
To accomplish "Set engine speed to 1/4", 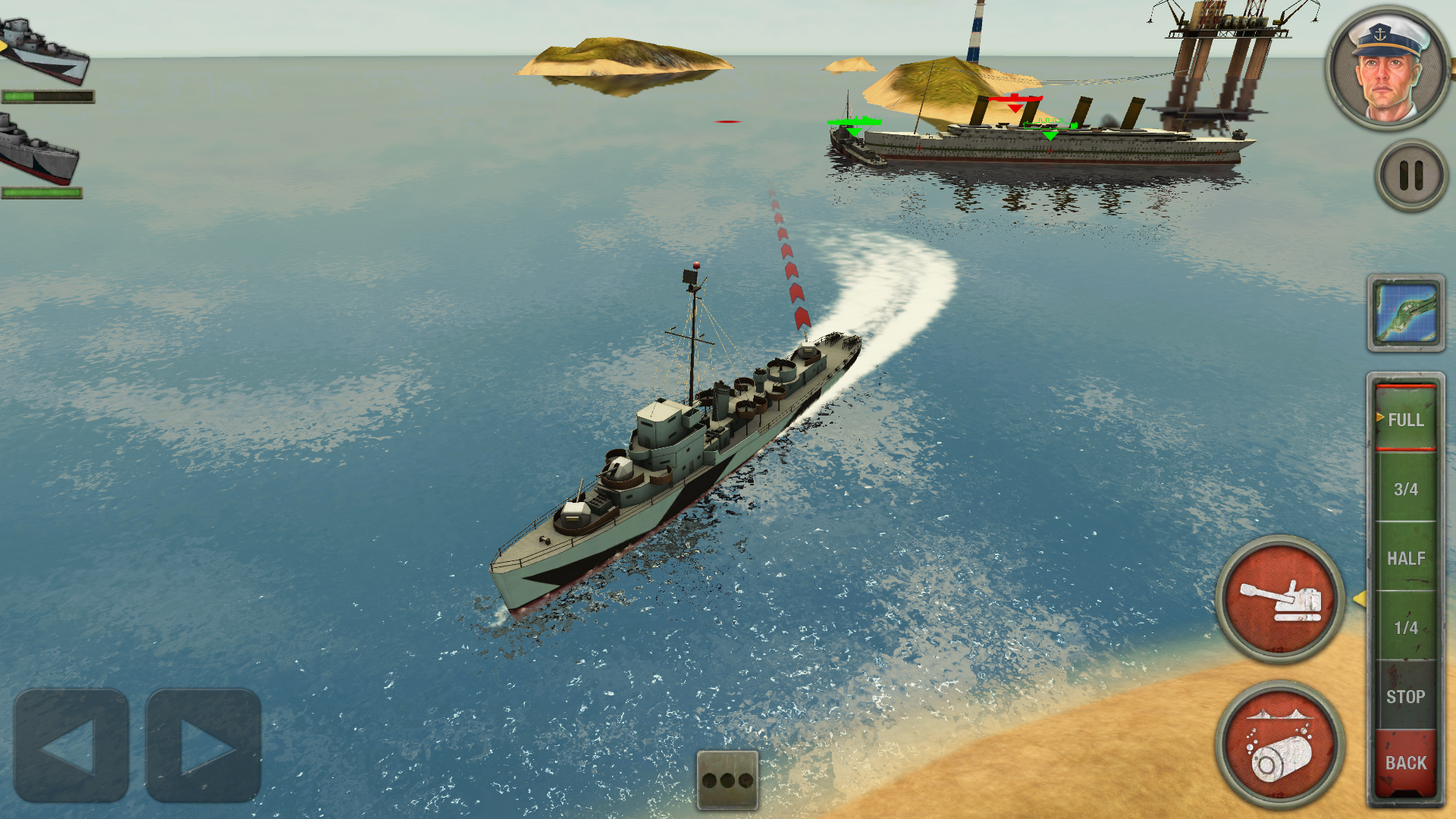I will [1407, 628].
